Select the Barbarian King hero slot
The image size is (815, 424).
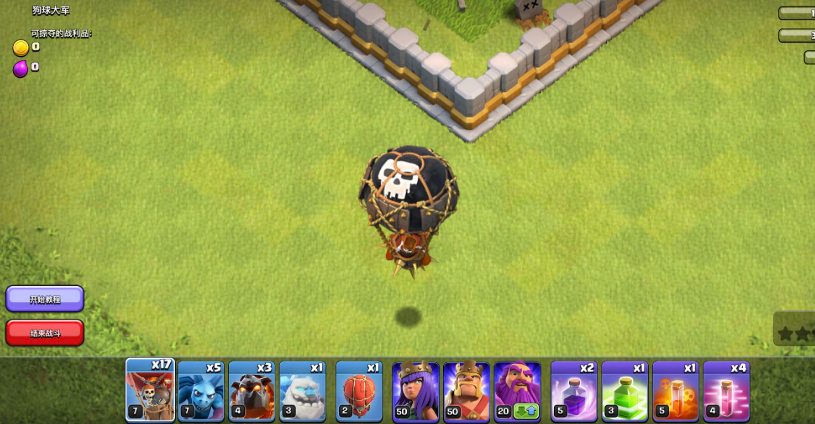(466, 390)
